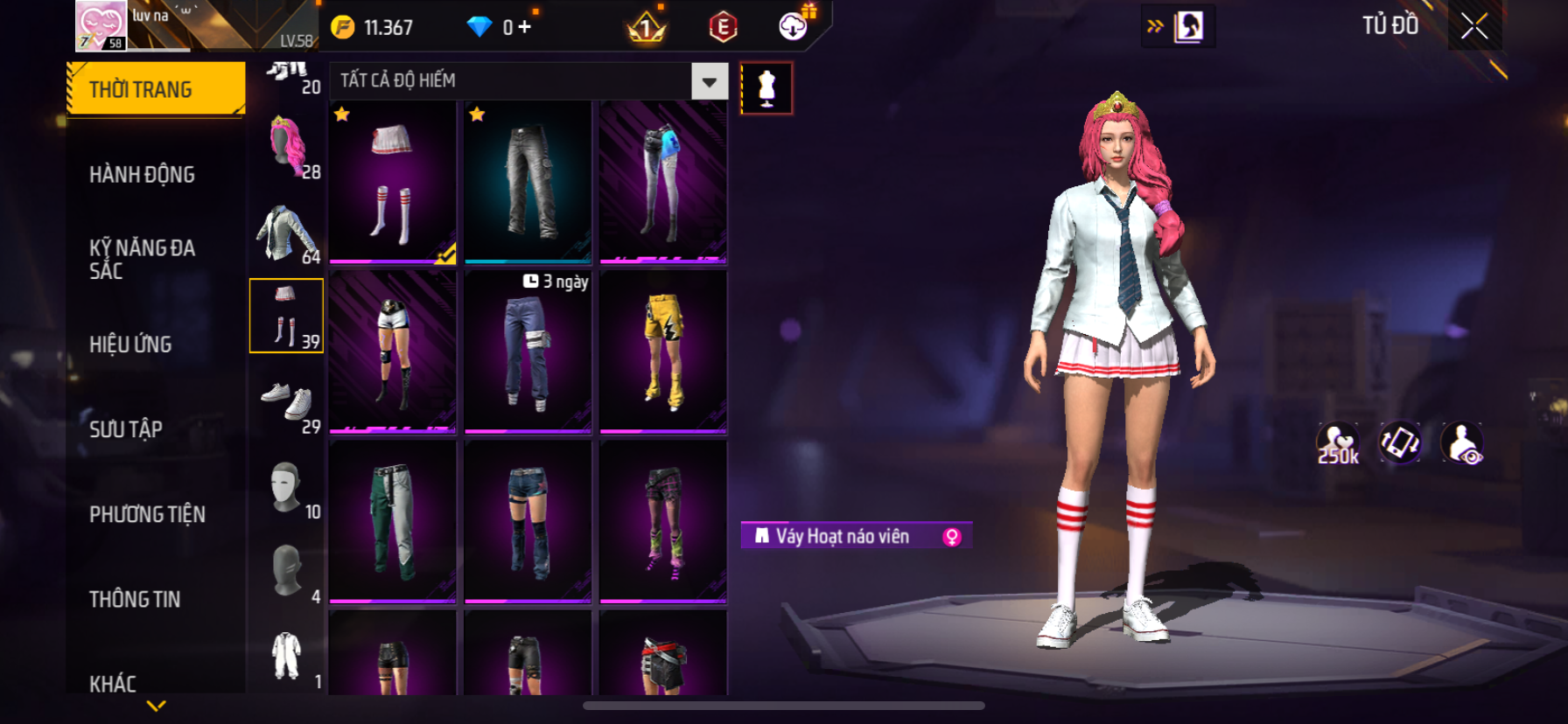Click the mannequin outfit preview button

tap(766, 88)
